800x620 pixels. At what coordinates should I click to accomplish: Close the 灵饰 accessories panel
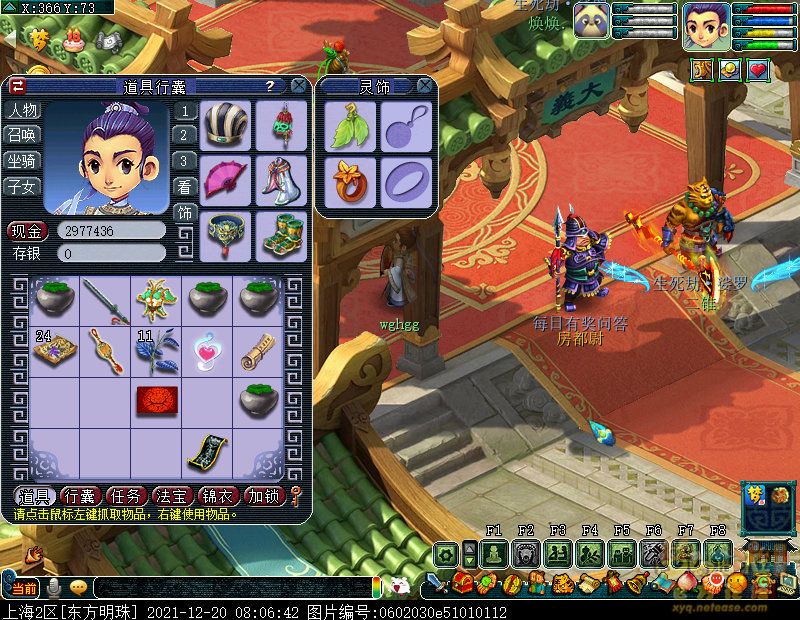coord(424,86)
